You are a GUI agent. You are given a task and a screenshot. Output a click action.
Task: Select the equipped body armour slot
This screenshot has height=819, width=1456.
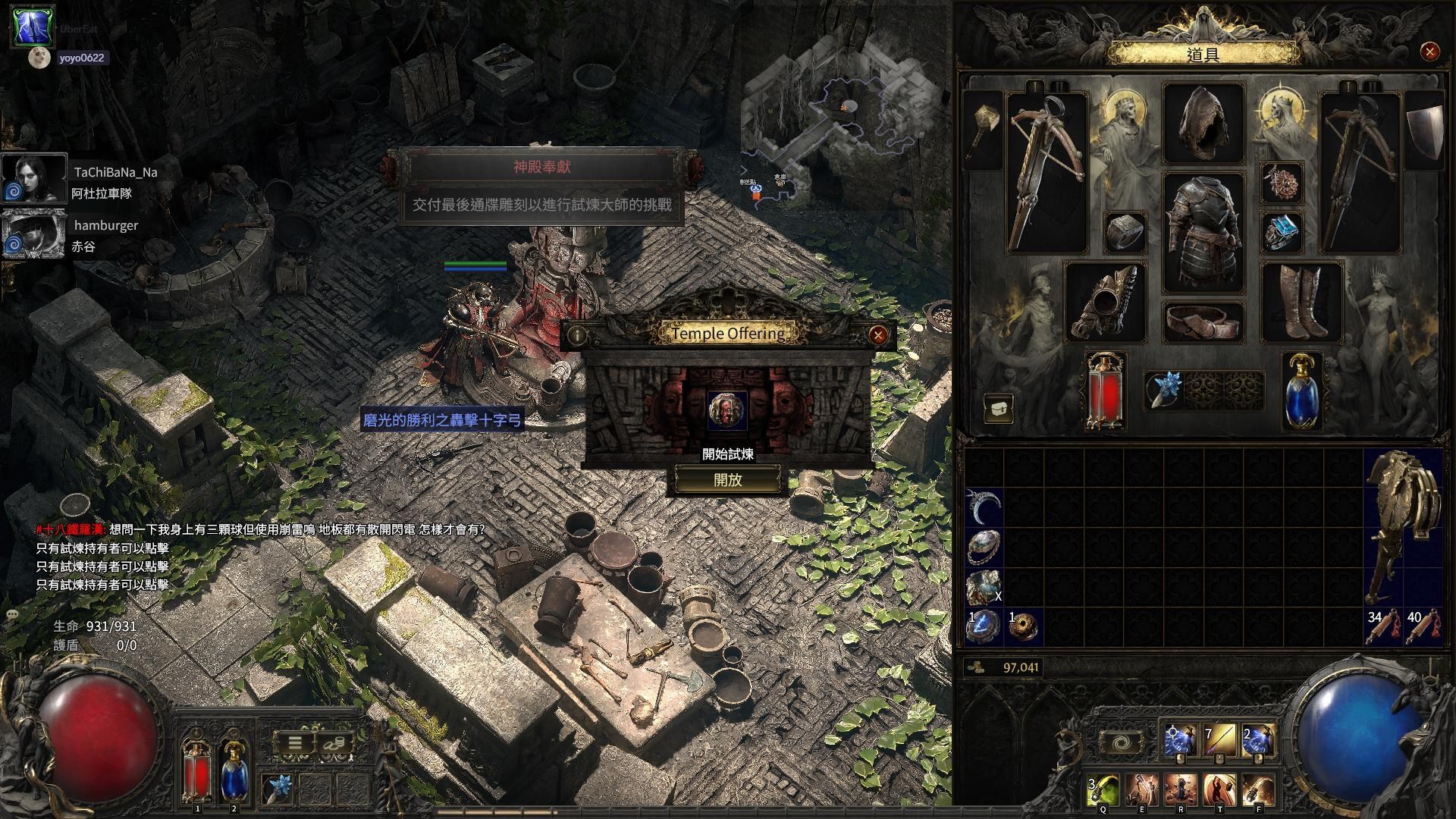point(1203,232)
